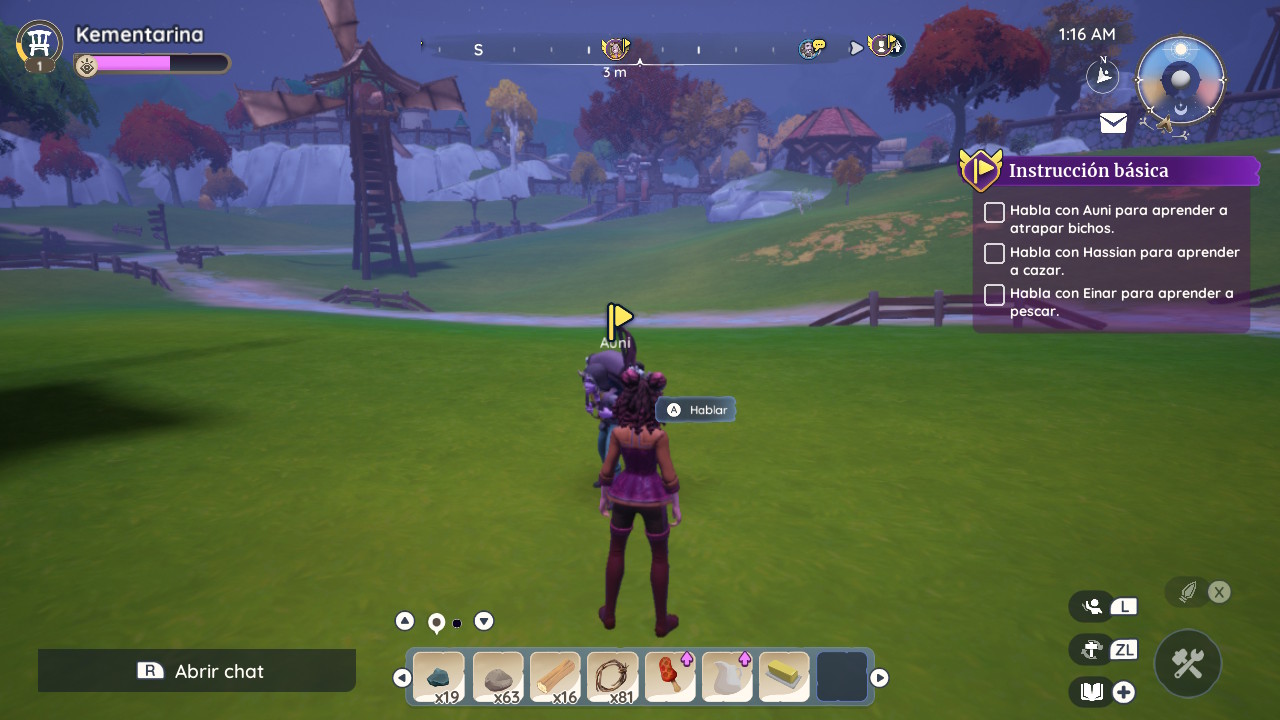This screenshot has height=720, width=1280.
Task: Open the day-night clock dial
Action: point(1180,80)
